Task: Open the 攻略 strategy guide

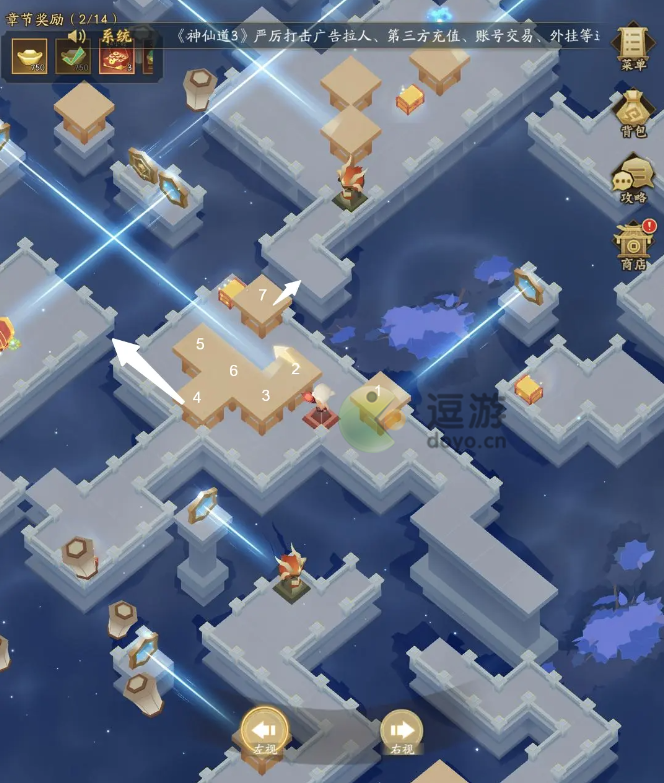Action: point(633,179)
